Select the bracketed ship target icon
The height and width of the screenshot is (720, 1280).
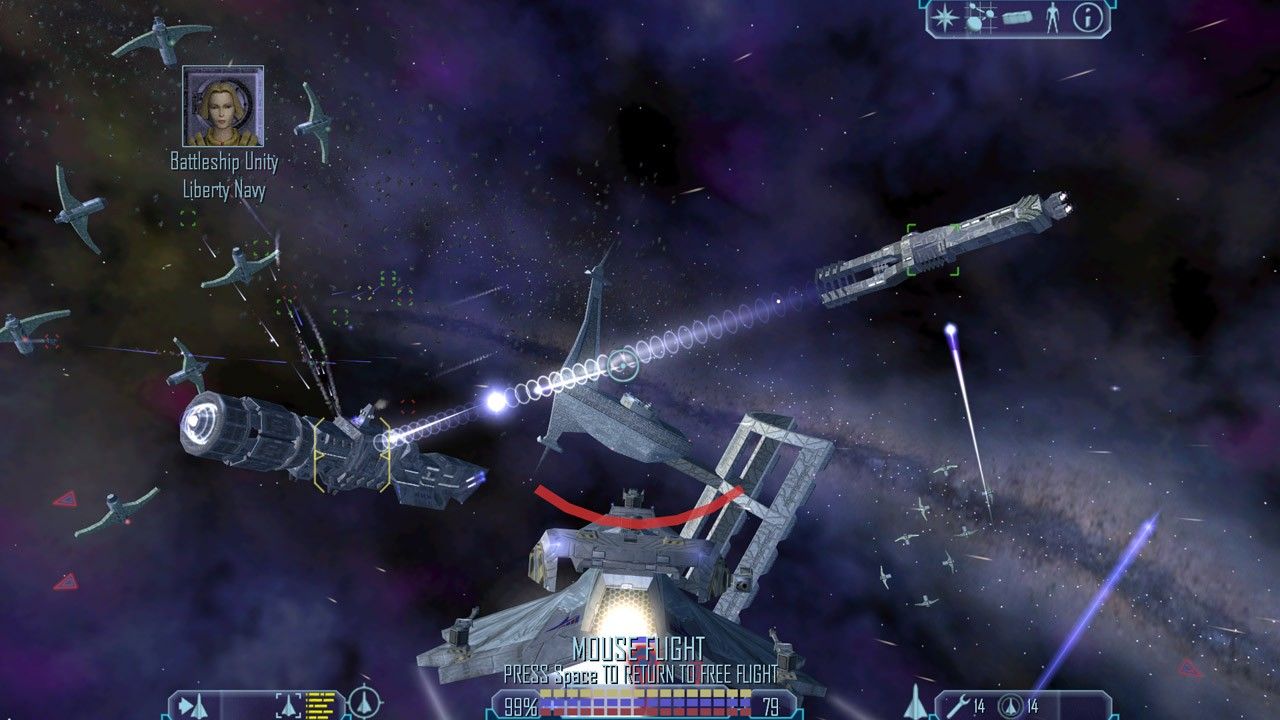coord(287,706)
